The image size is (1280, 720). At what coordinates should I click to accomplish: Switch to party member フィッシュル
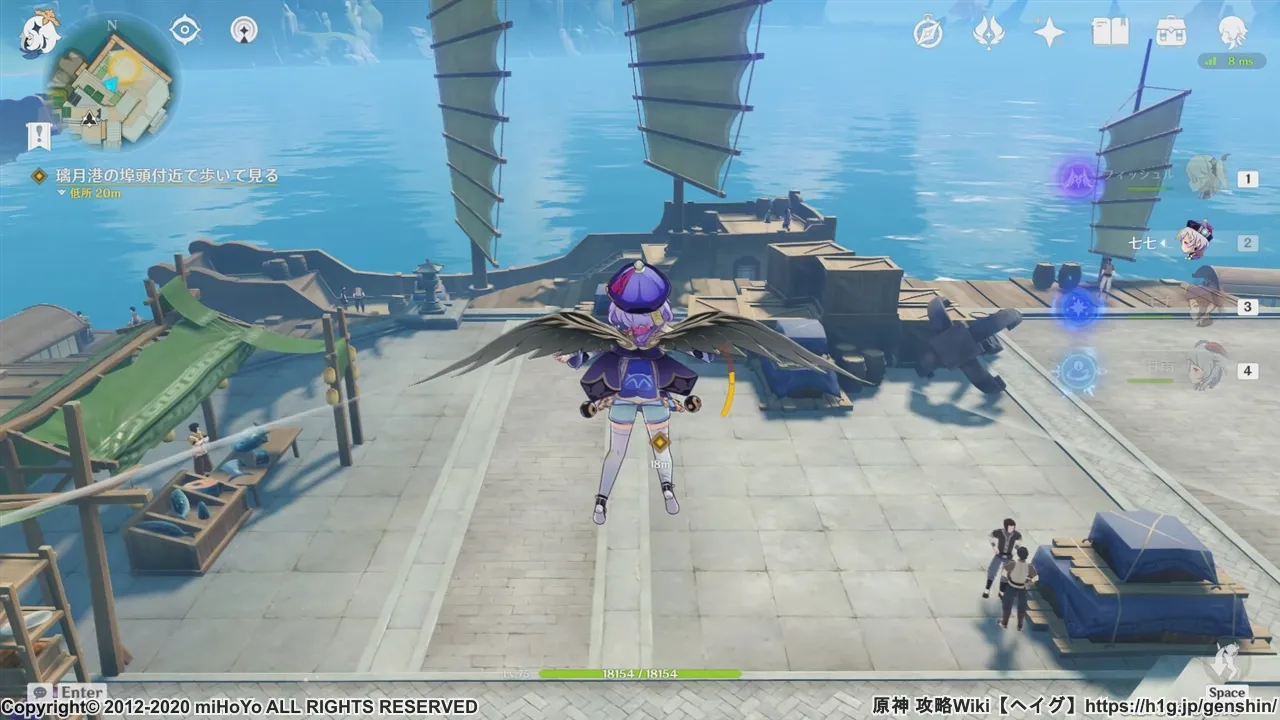click(1206, 178)
